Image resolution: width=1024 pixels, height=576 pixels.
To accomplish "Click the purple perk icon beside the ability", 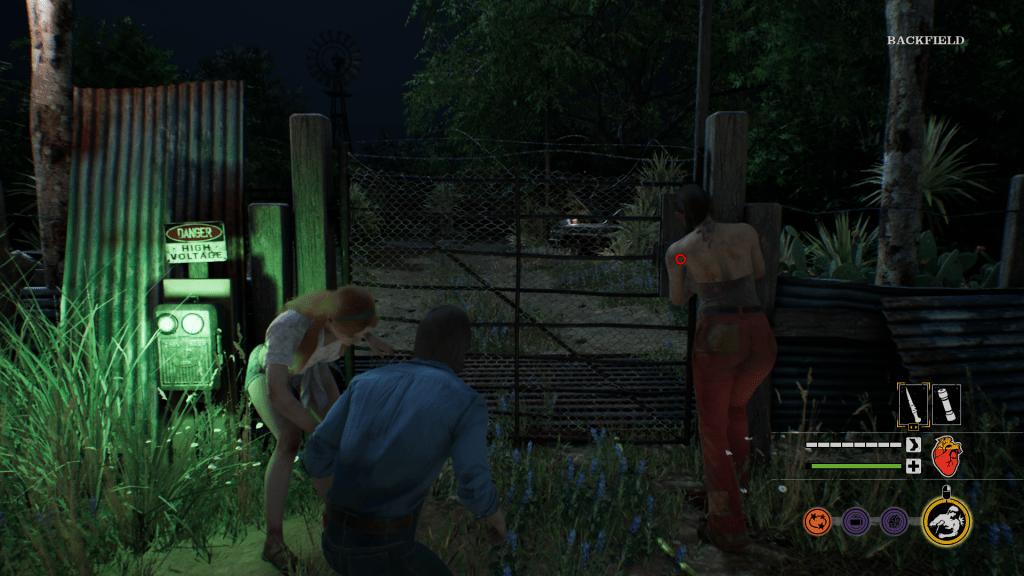I will click(x=893, y=521).
